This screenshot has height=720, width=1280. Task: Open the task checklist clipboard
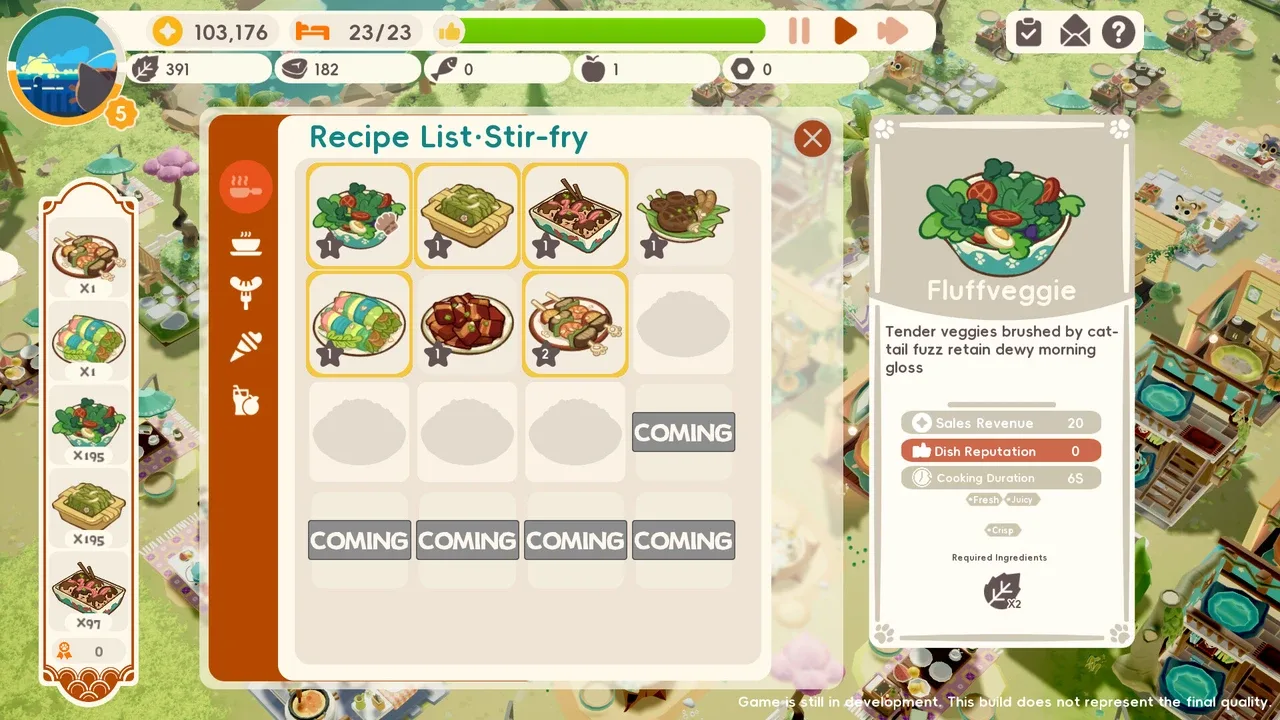click(1028, 33)
